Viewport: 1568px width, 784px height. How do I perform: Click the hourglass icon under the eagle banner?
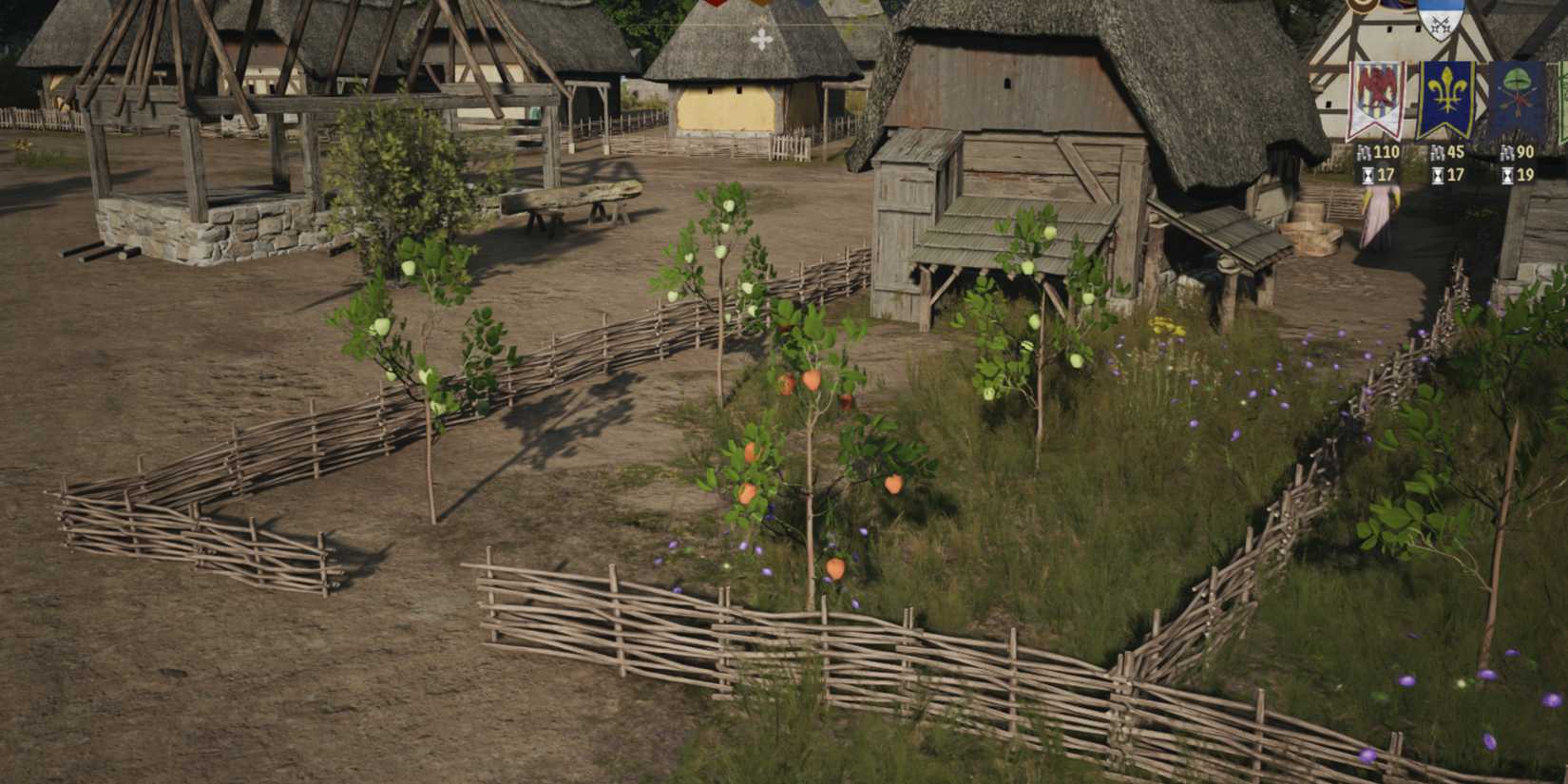pyautogui.click(x=1368, y=176)
